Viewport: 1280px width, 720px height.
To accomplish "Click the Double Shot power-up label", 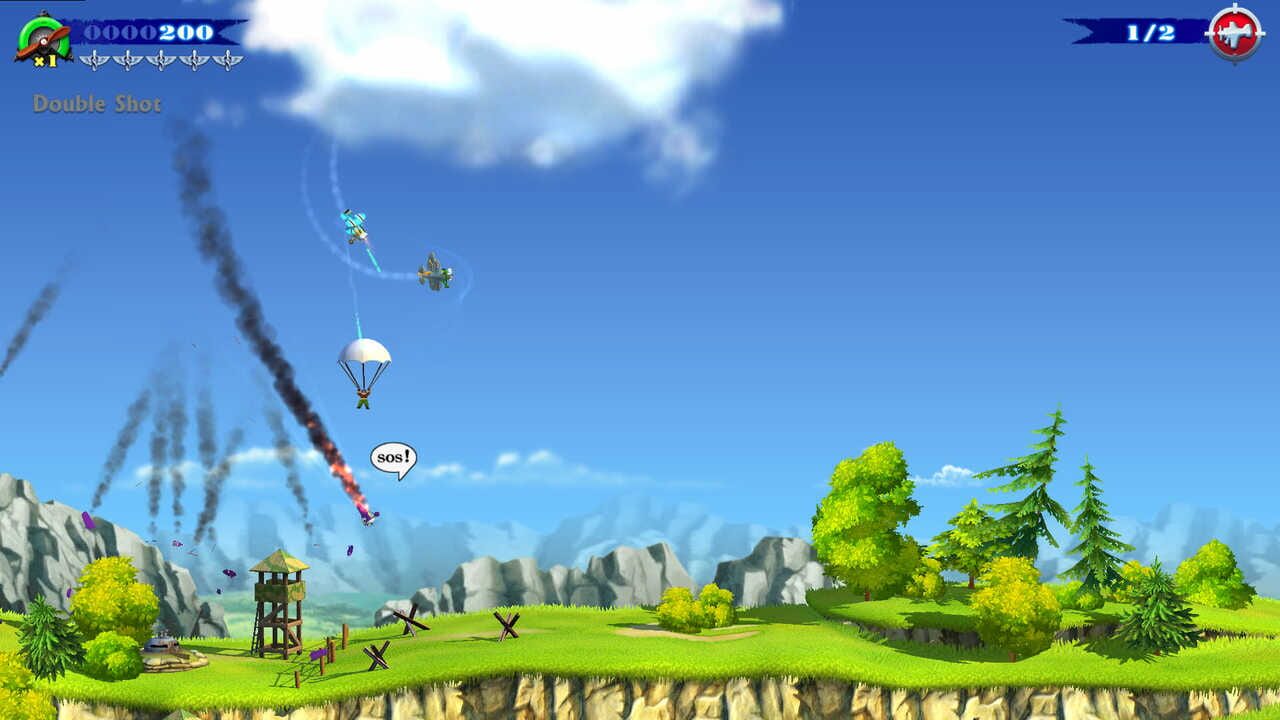I will pyautogui.click(x=96, y=101).
